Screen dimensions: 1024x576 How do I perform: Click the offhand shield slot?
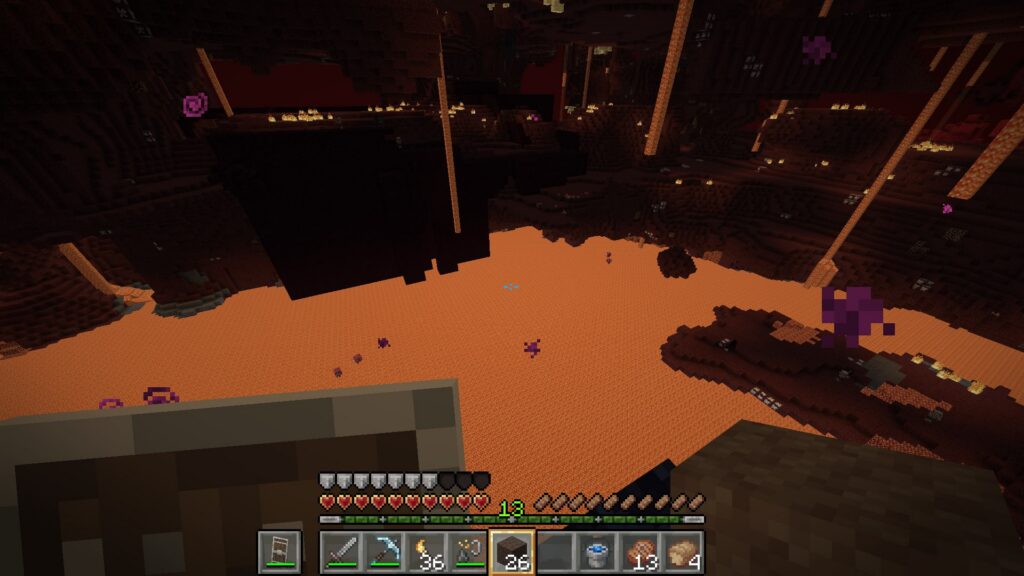(x=279, y=552)
